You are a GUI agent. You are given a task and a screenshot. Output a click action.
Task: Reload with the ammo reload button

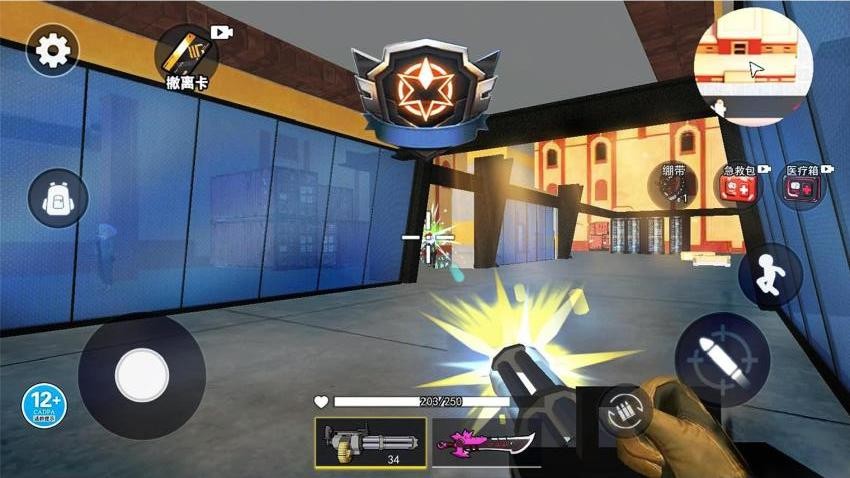click(x=627, y=411)
